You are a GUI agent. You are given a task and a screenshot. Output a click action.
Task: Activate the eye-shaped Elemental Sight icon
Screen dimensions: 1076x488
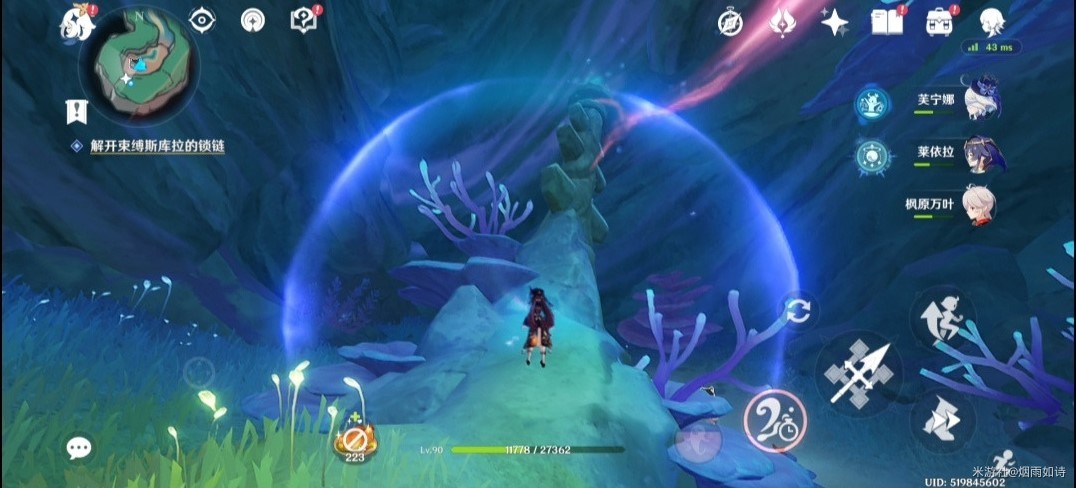[202, 20]
